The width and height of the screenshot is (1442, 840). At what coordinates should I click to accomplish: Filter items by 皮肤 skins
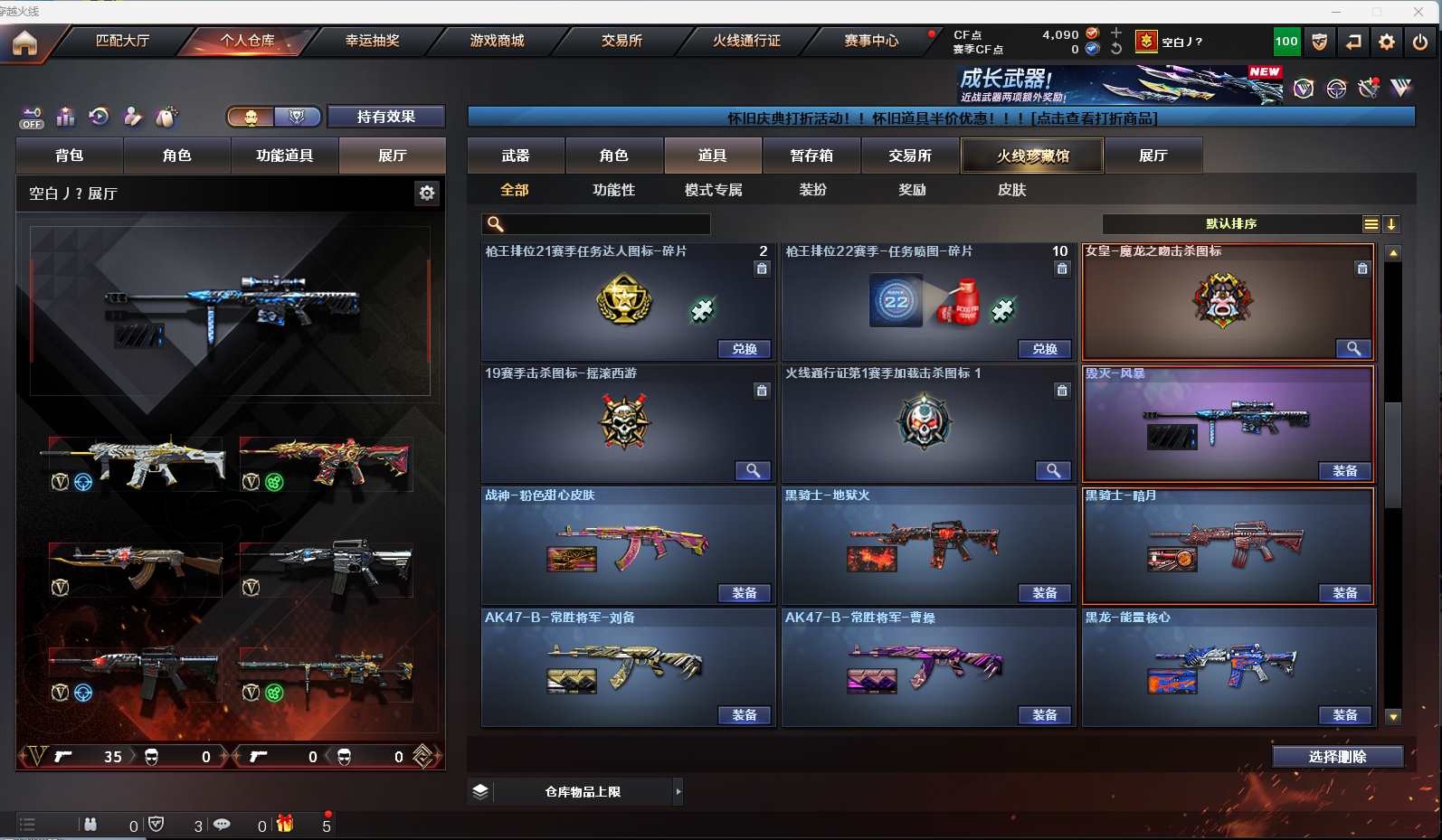[x=1011, y=190]
